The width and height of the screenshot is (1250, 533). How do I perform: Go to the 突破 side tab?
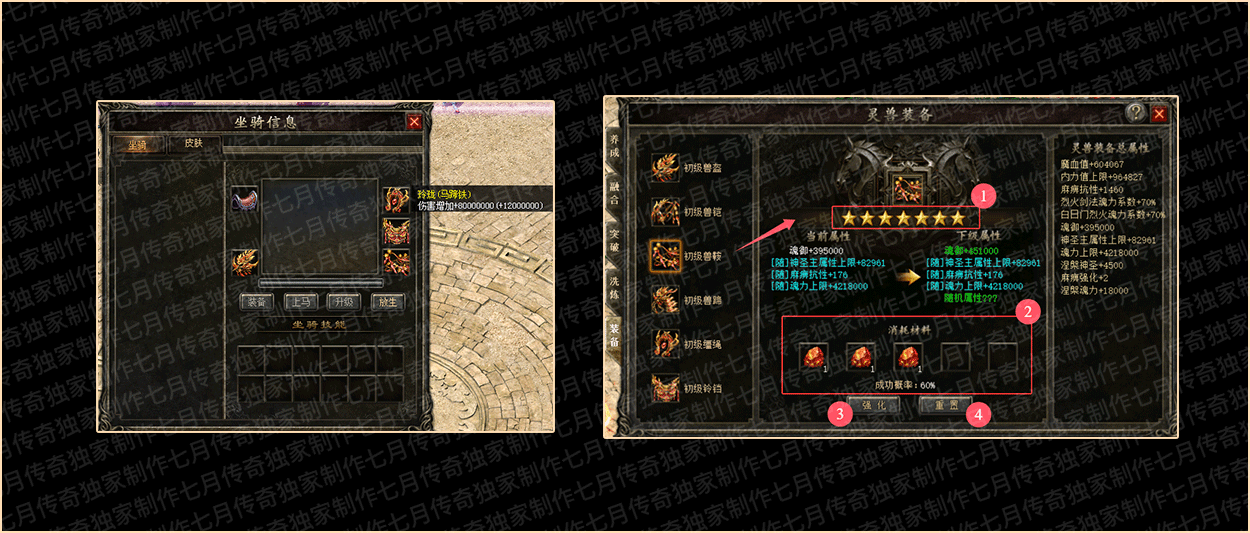click(614, 240)
